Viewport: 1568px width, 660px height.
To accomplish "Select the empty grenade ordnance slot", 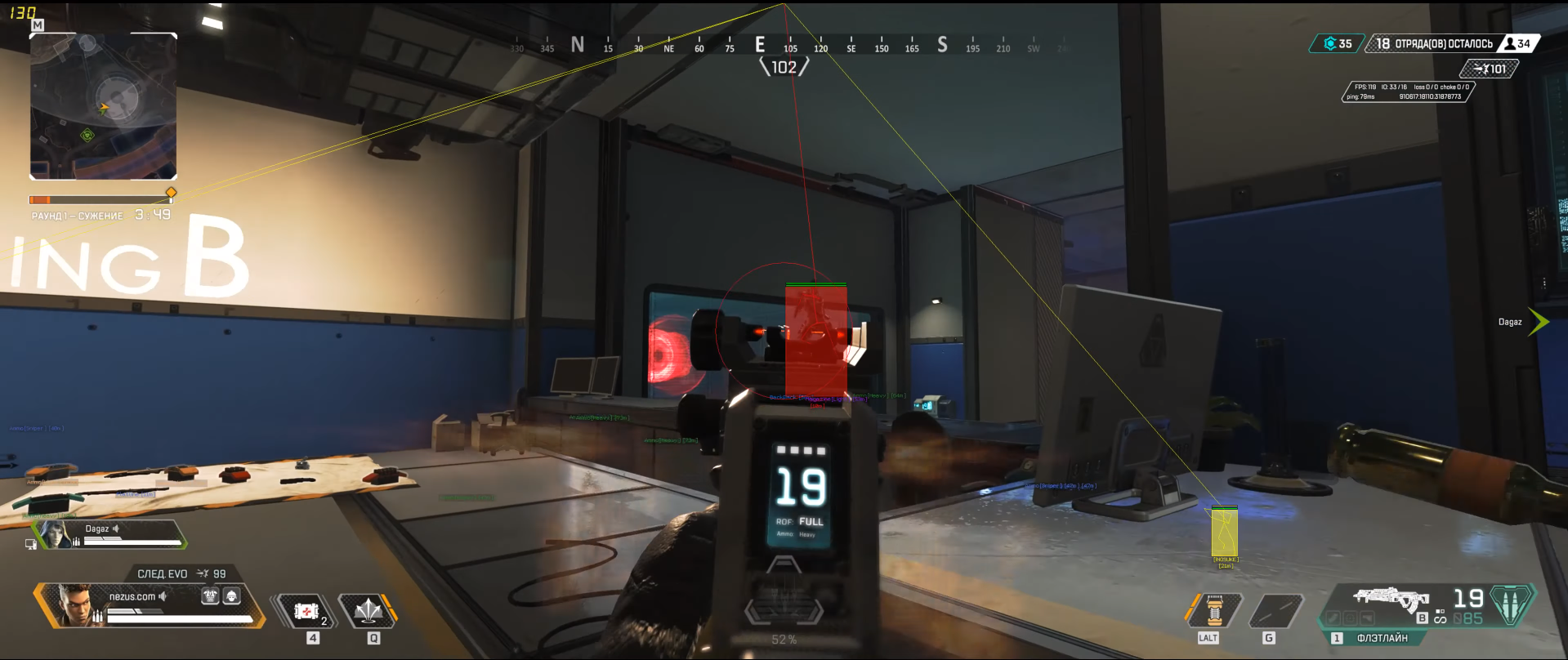I will coord(1276,611).
